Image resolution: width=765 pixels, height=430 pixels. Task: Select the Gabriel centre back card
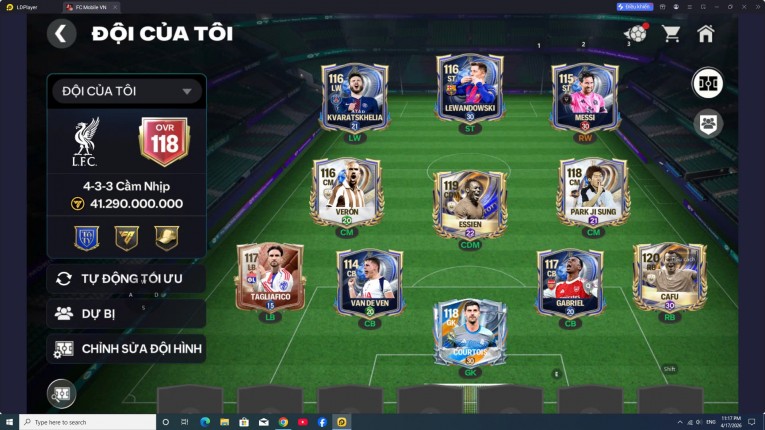(570, 283)
